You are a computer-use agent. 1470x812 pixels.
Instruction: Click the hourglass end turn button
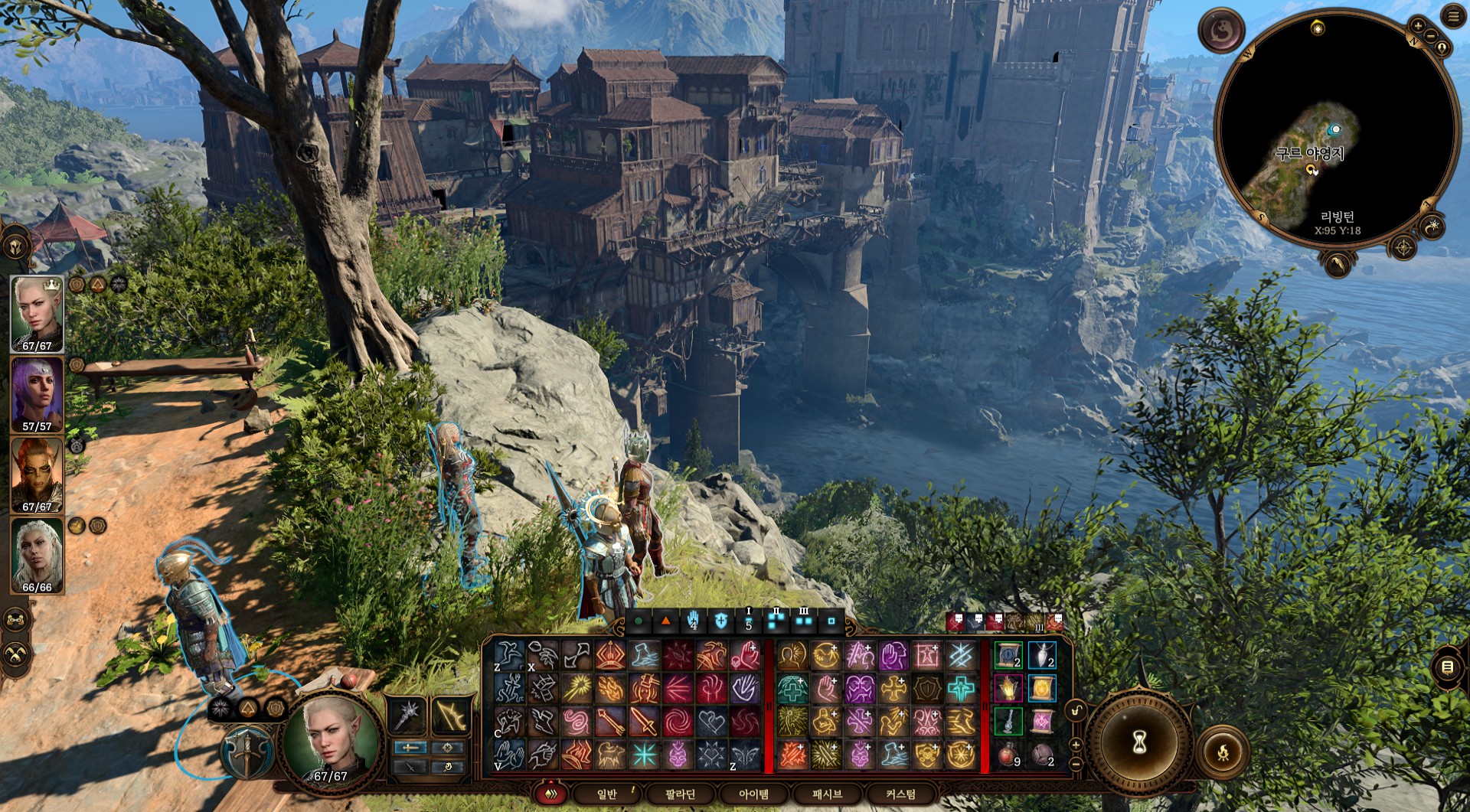click(x=1139, y=741)
